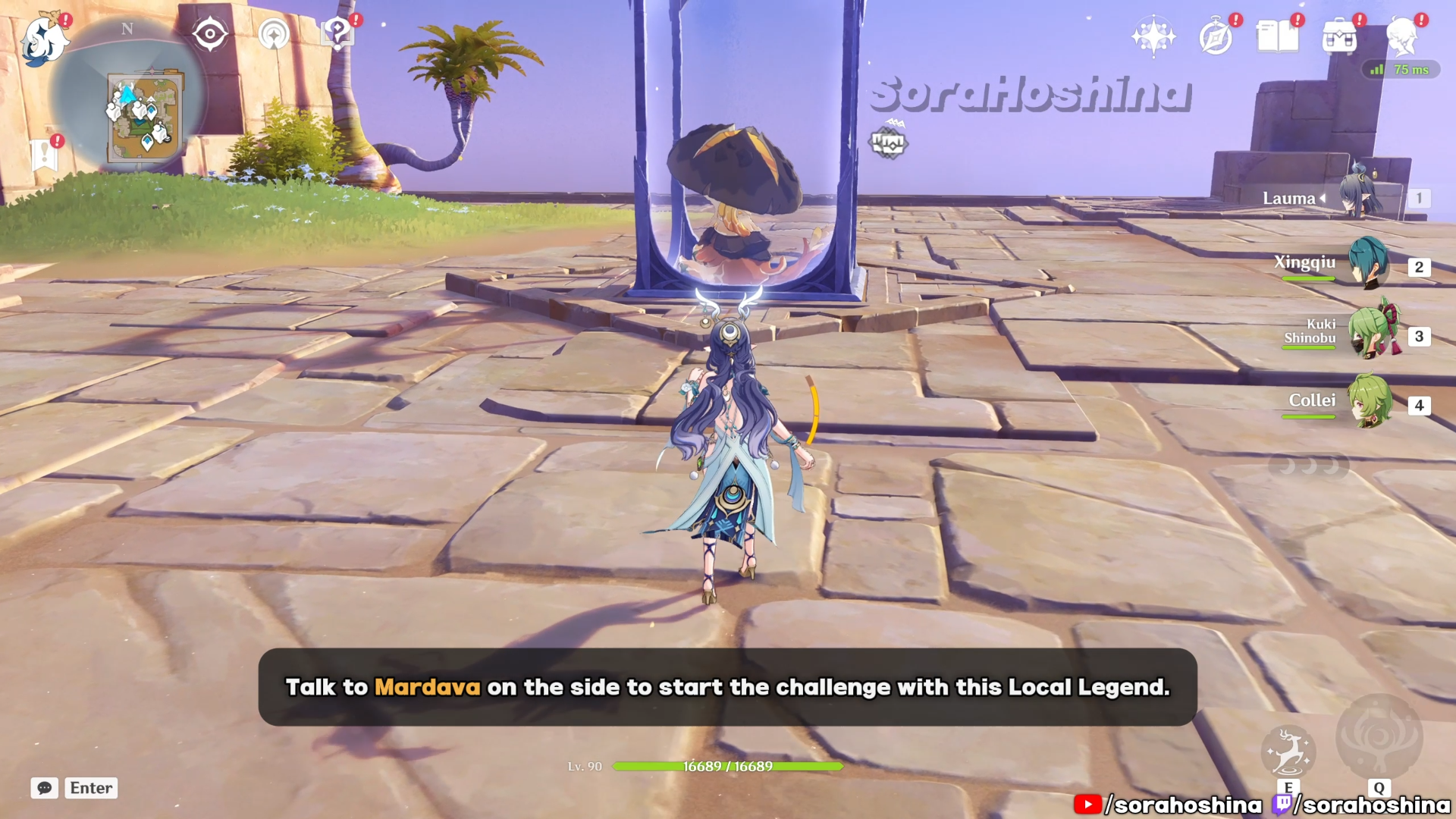Open the Adventurer Handbook book icon
This screenshot has width=1456, height=819.
pyautogui.click(x=1278, y=36)
